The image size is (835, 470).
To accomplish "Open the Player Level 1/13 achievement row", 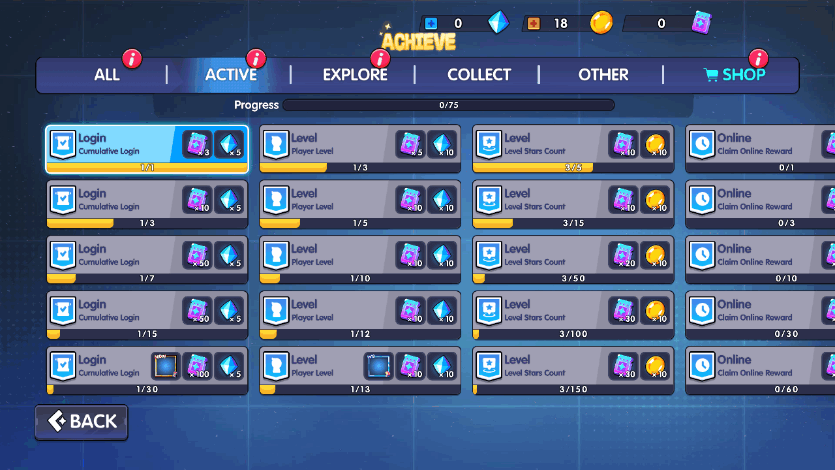I will [360, 371].
